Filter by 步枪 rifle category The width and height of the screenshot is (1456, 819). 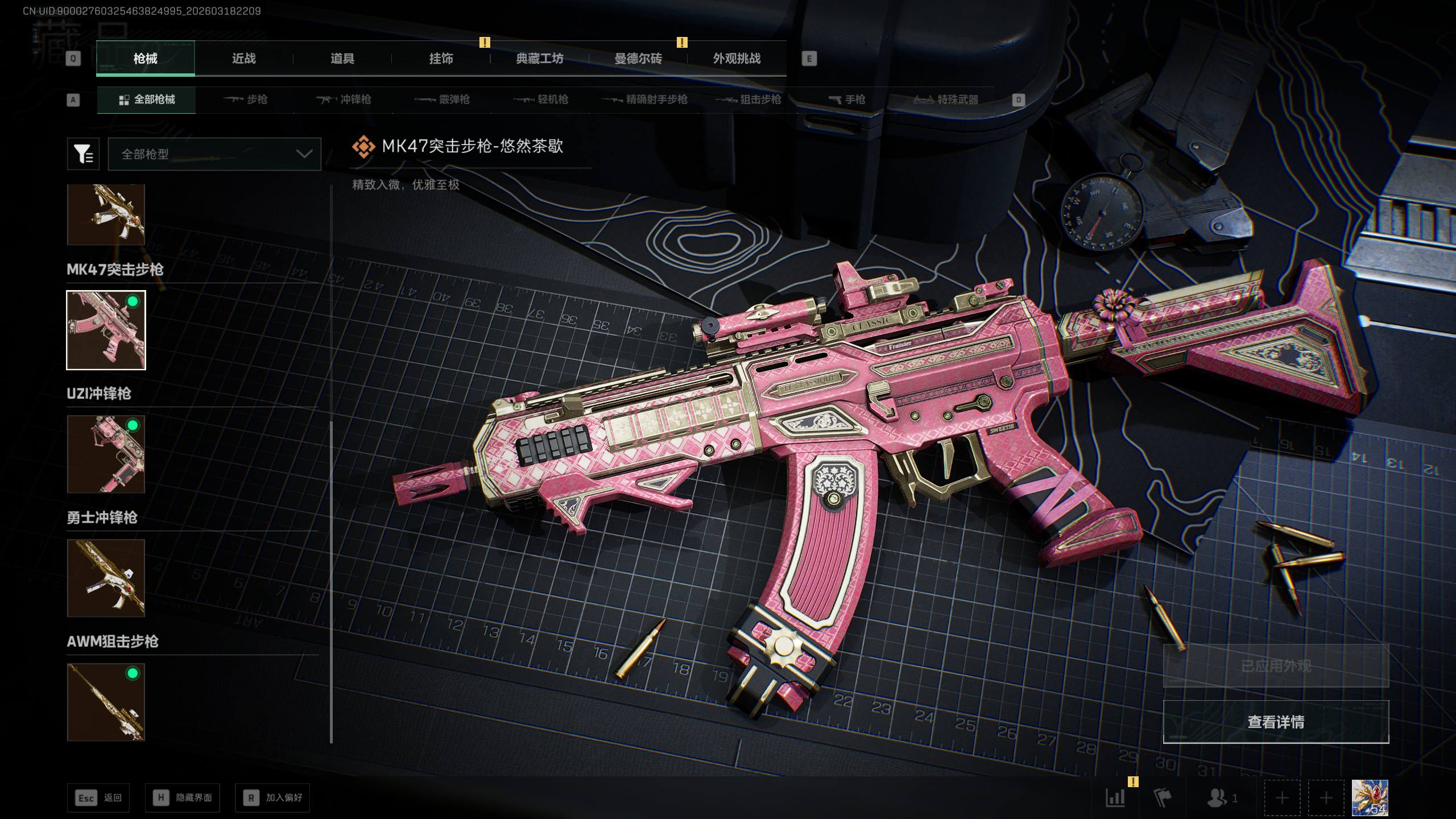[246, 100]
